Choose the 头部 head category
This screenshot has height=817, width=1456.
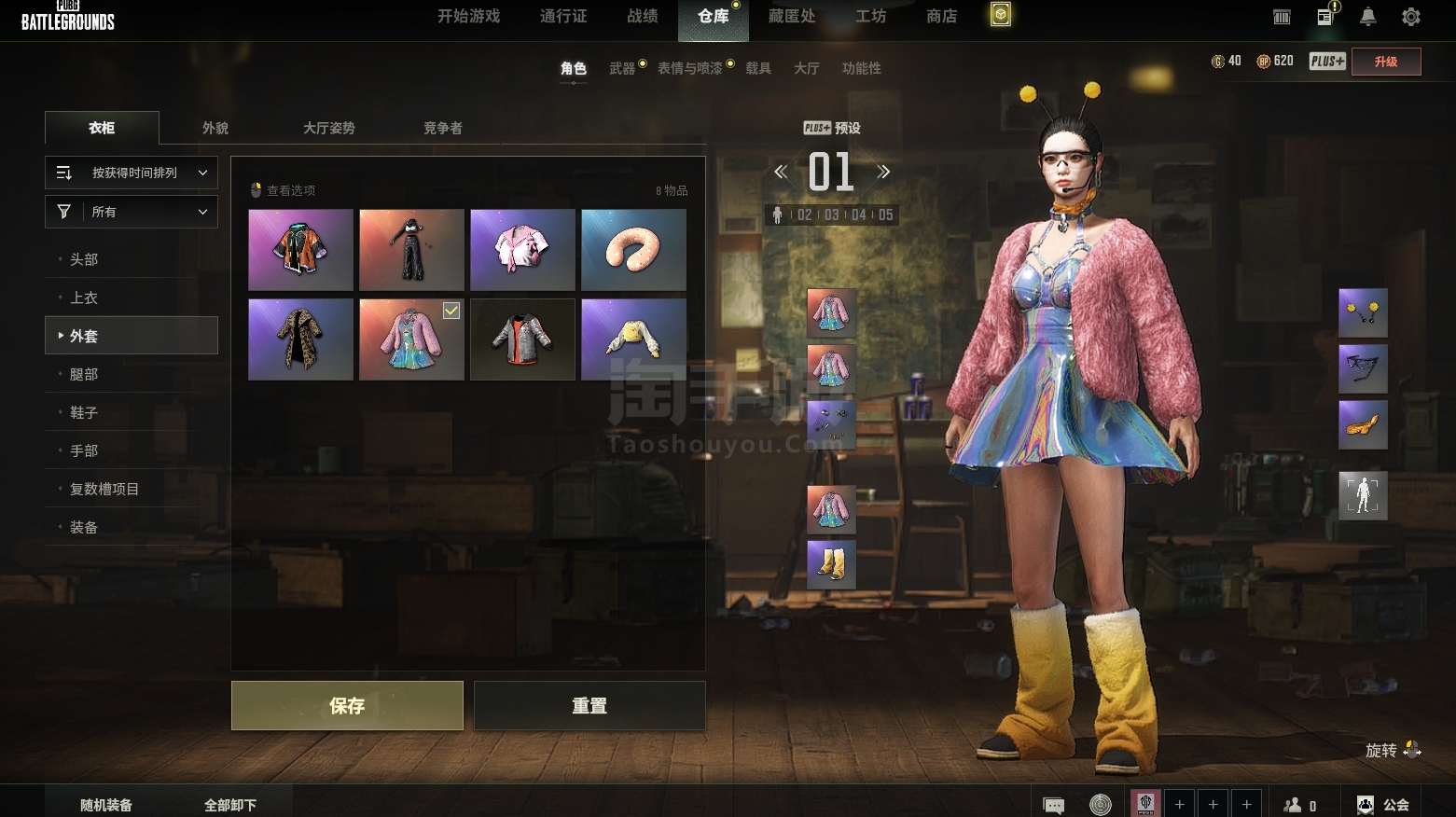click(x=84, y=259)
